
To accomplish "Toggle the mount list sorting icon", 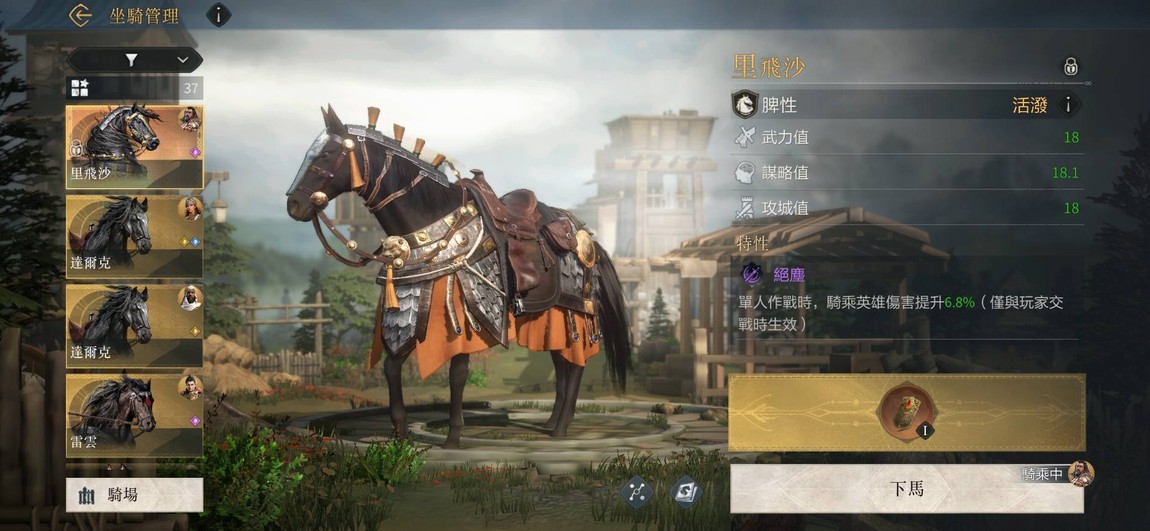I will [x=80, y=88].
